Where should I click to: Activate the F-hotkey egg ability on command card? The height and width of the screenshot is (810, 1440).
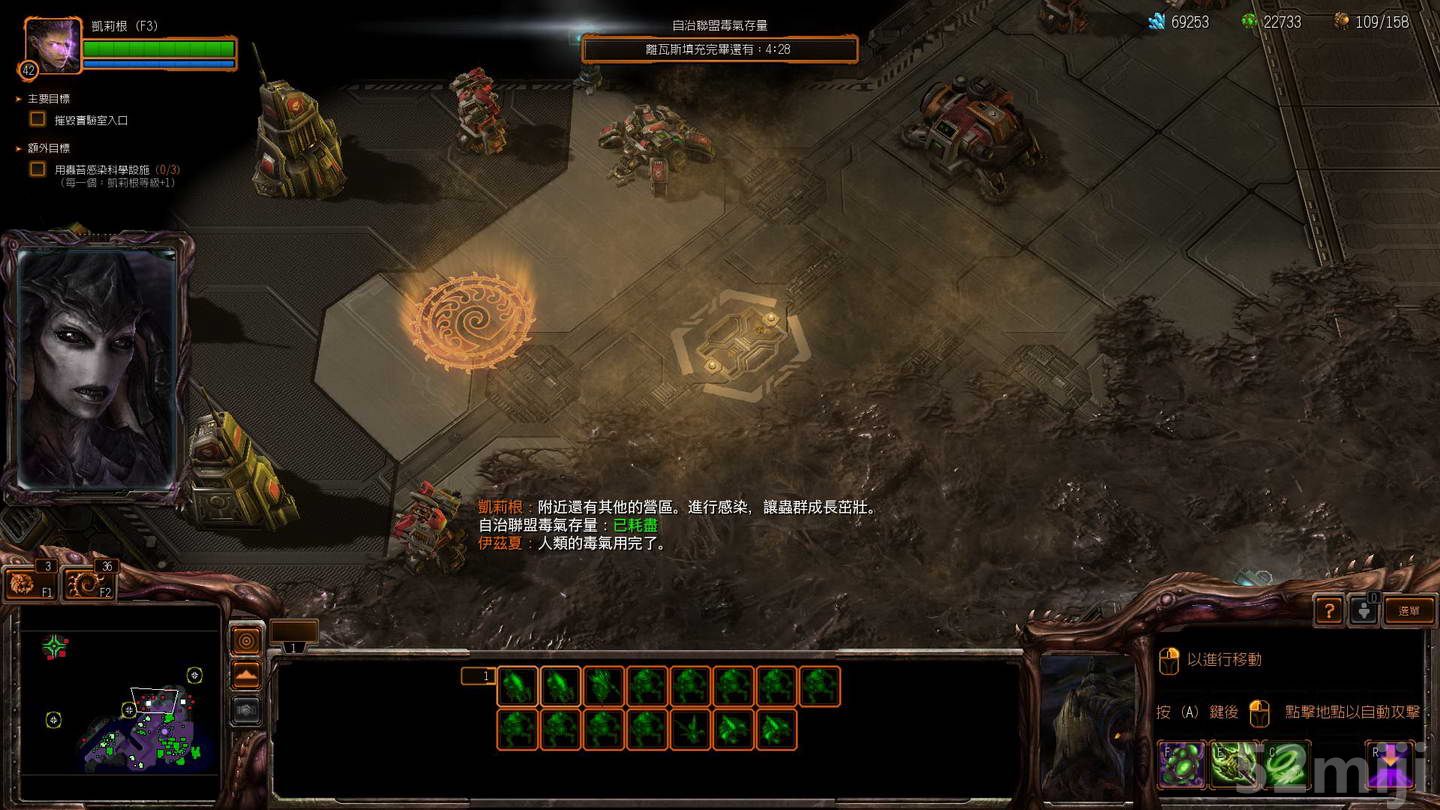(x=1181, y=763)
